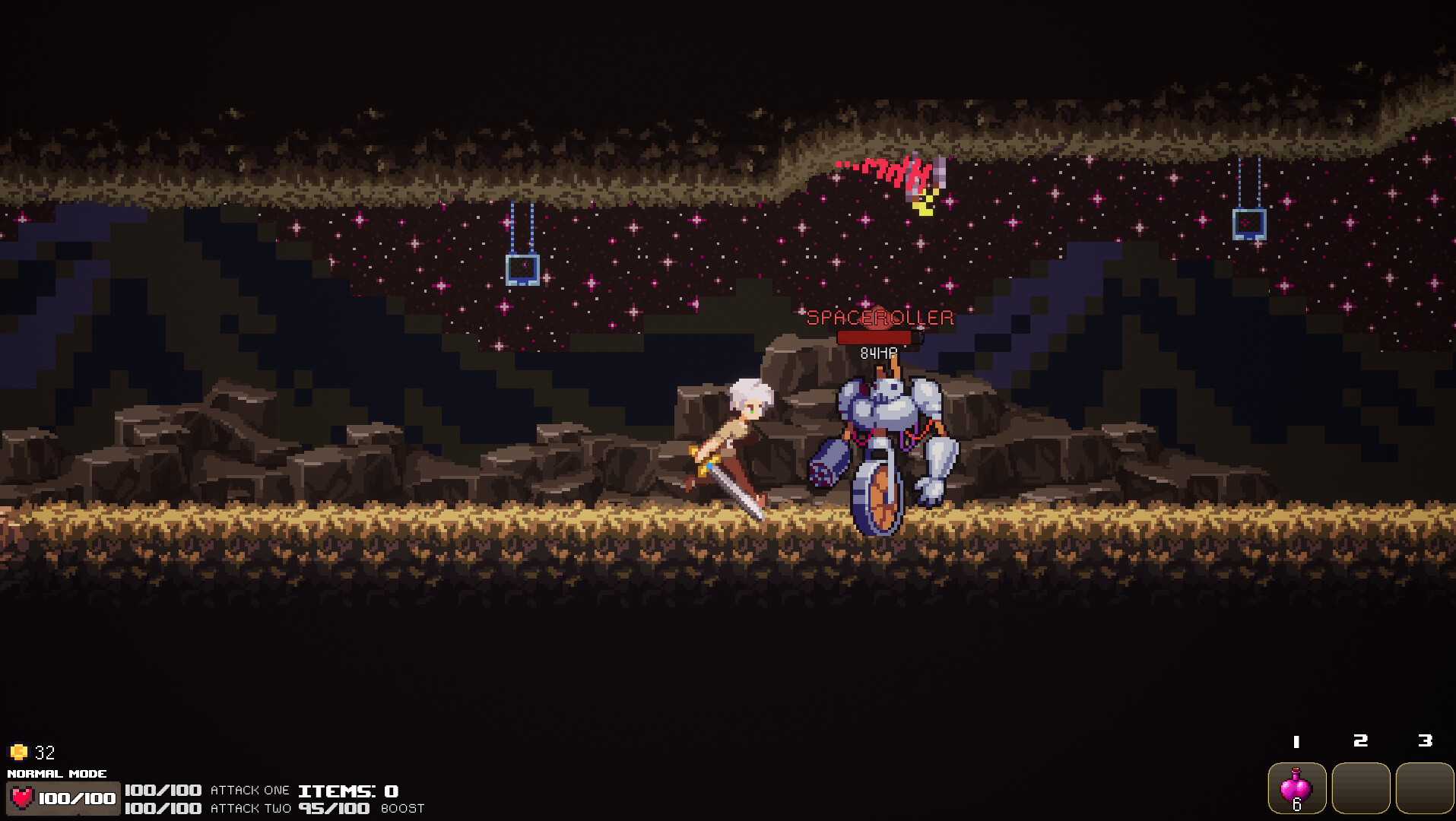Click the hanging blue cage on the left
The width and height of the screenshot is (1456, 821).
522,270
